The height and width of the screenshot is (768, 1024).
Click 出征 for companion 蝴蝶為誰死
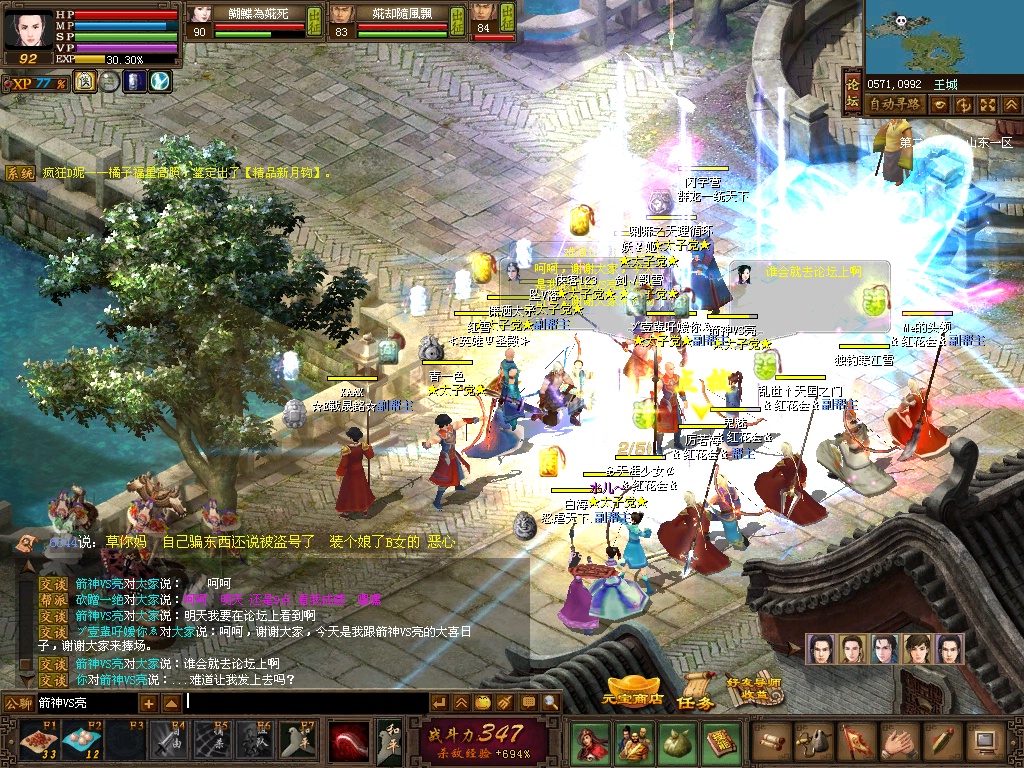pos(315,21)
